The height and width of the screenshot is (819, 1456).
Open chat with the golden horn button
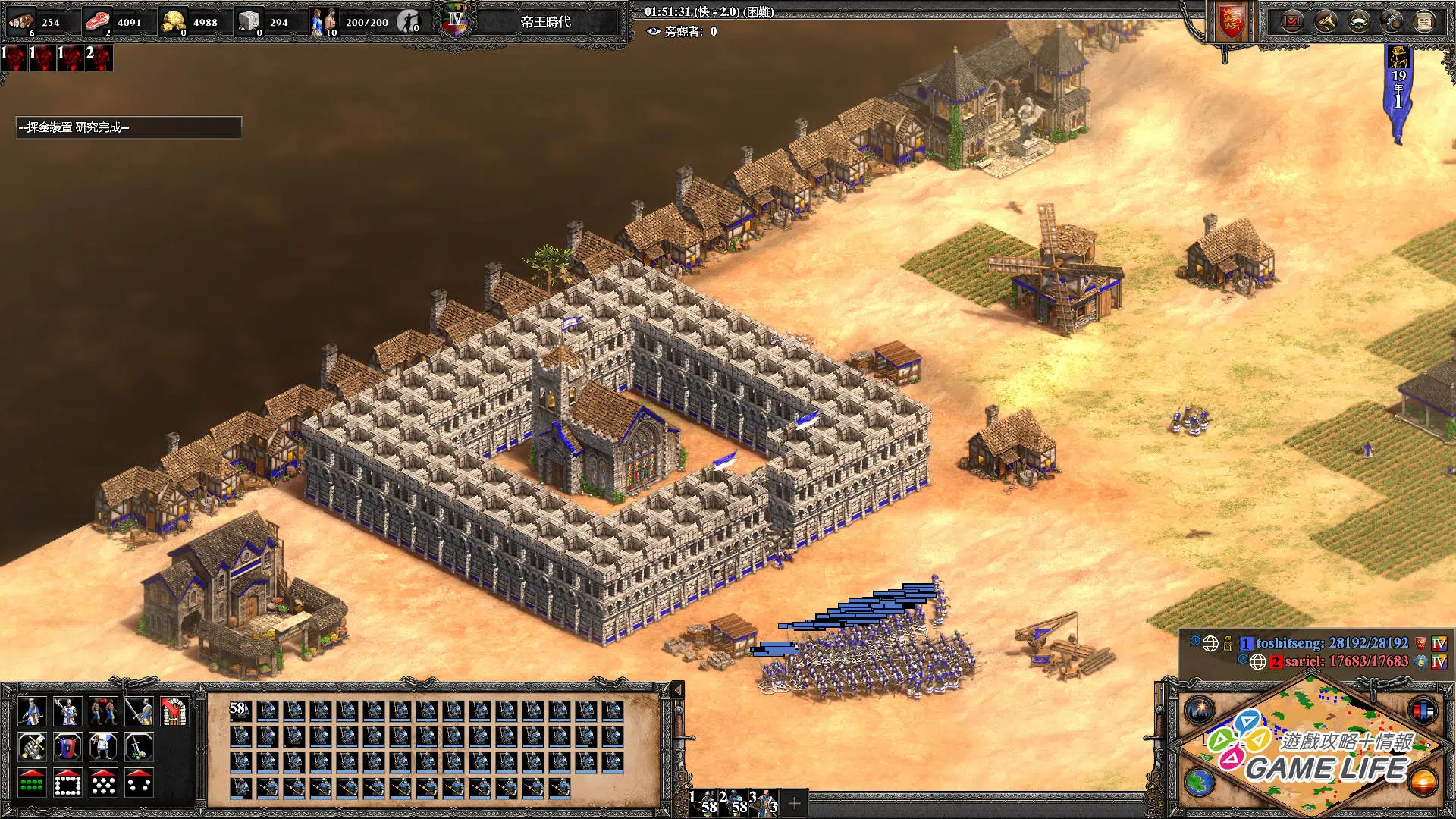tap(1325, 21)
